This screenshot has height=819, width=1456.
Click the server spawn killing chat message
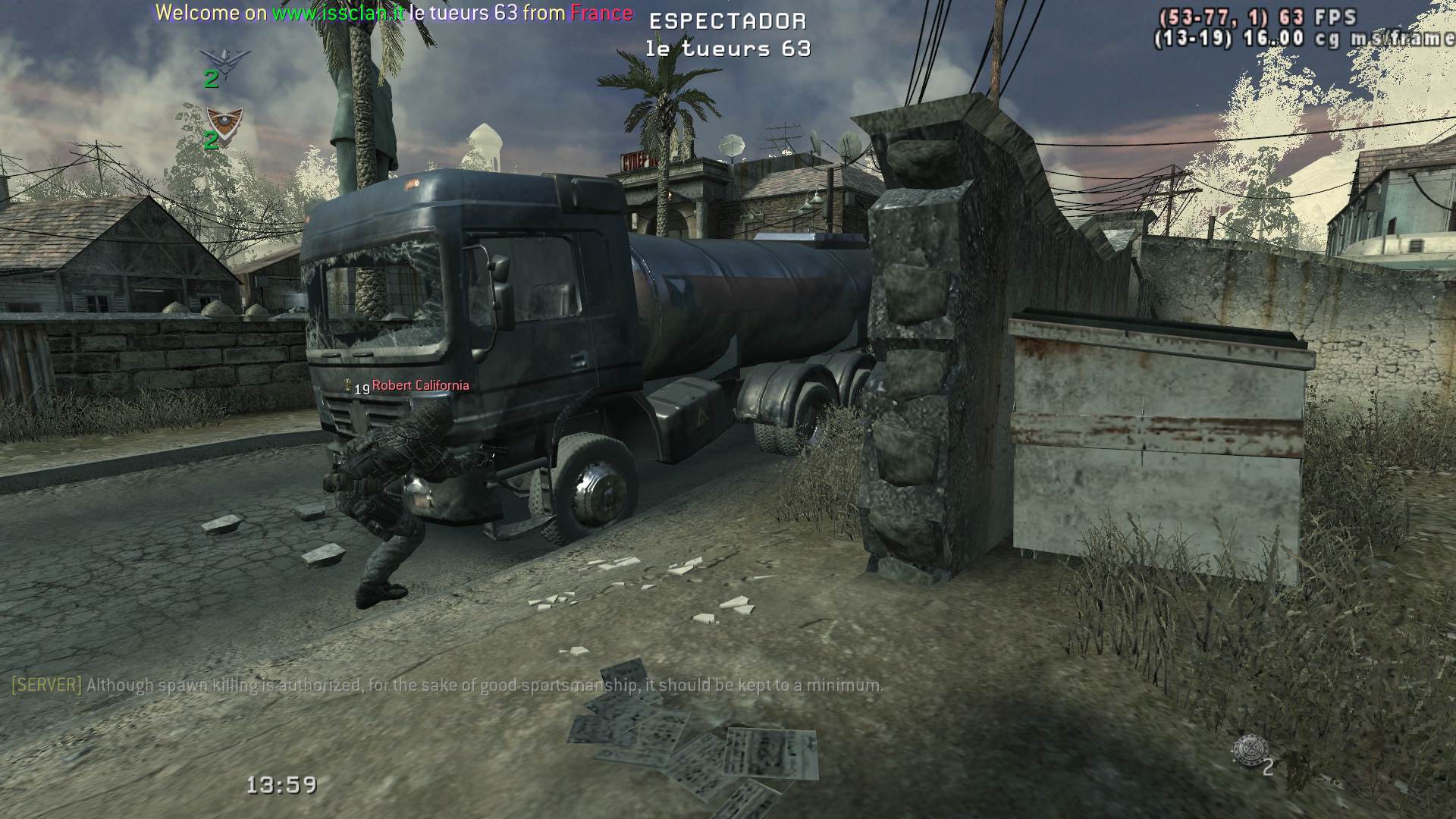(447, 686)
